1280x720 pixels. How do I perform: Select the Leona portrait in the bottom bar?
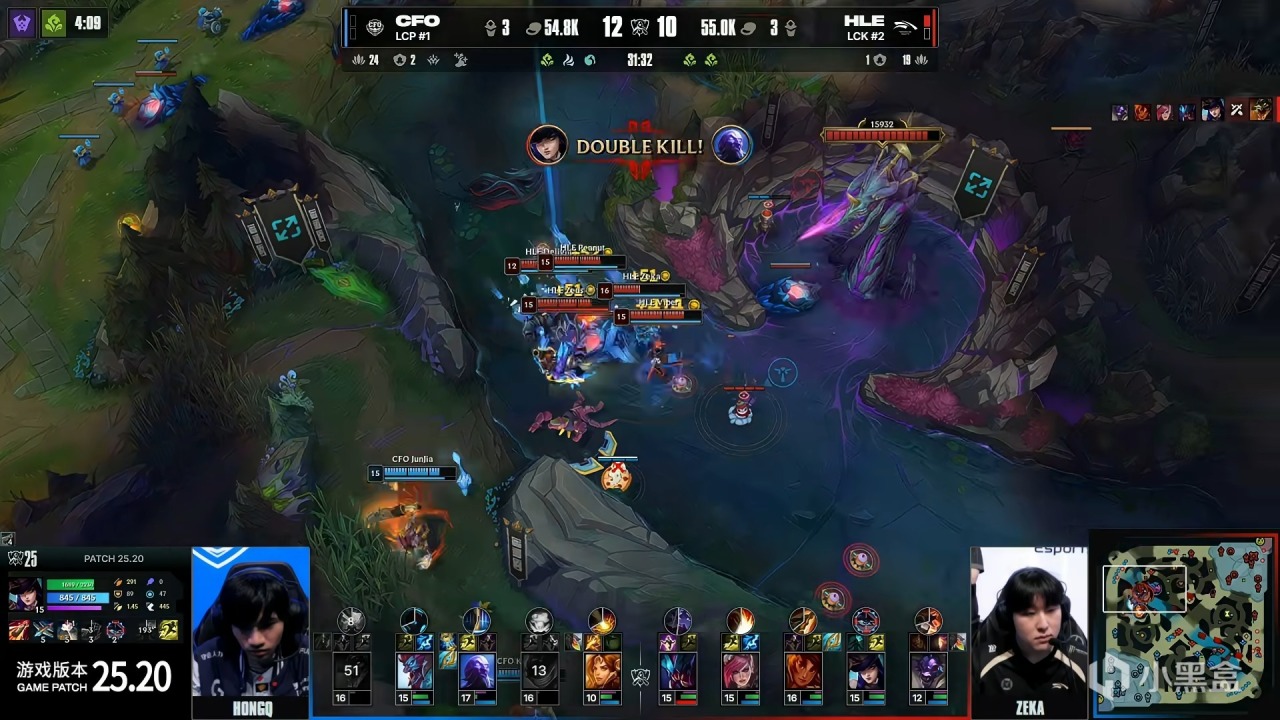coord(601,670)
